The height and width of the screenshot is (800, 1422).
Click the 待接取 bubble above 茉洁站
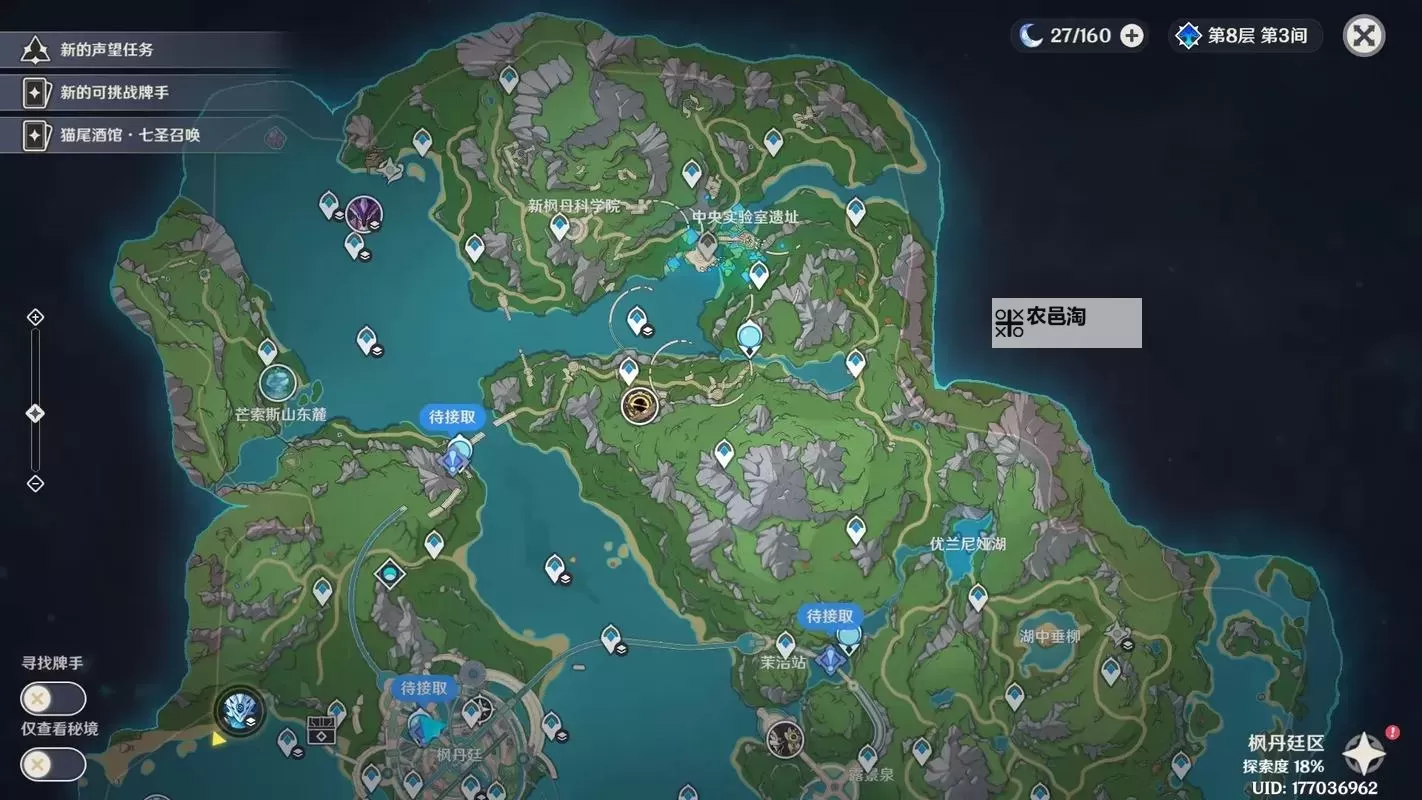827,618
